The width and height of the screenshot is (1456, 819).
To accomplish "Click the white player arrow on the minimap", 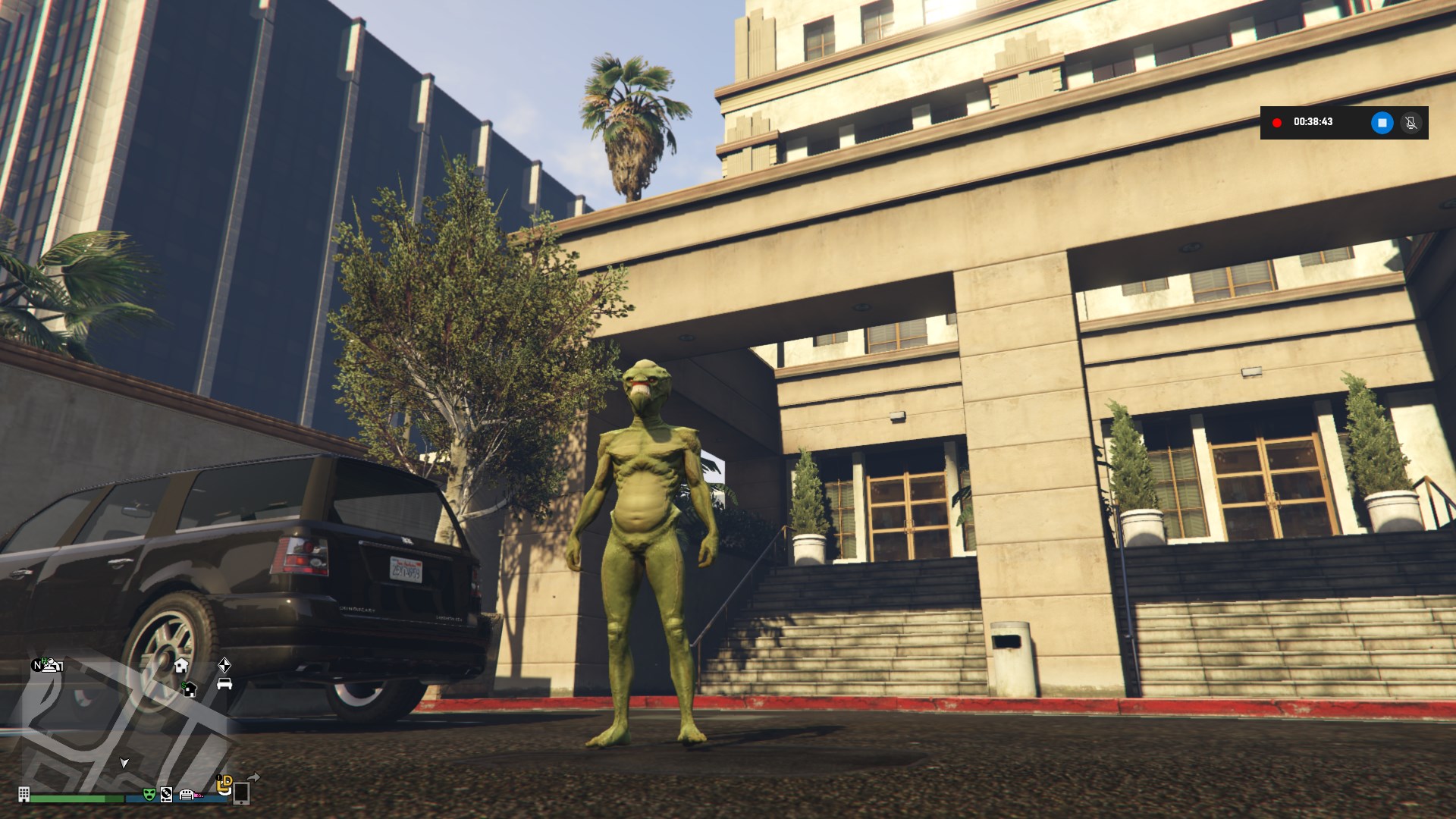I will (124, 764).
